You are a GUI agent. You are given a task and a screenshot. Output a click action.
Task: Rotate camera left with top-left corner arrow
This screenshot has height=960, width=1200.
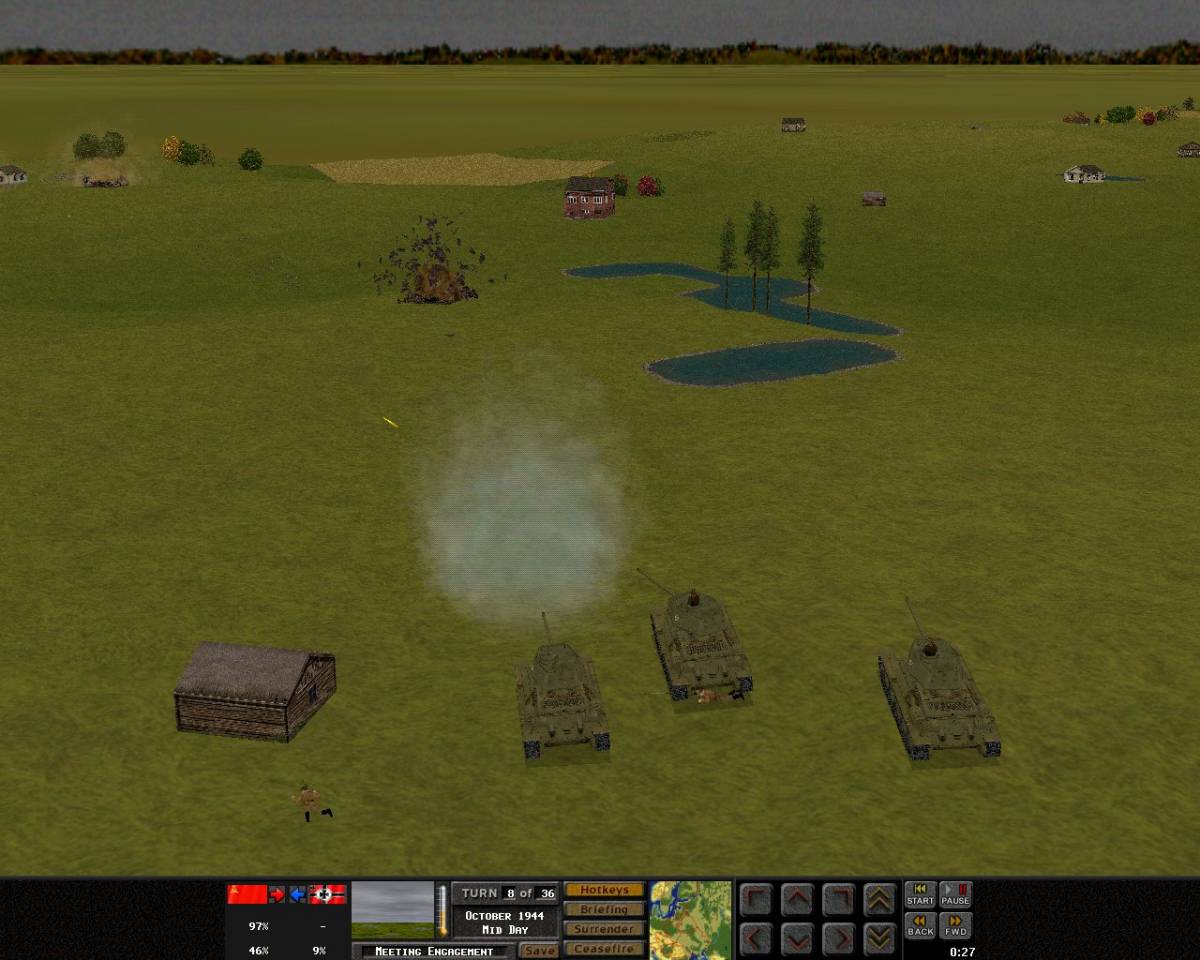(x=757, y=899)
